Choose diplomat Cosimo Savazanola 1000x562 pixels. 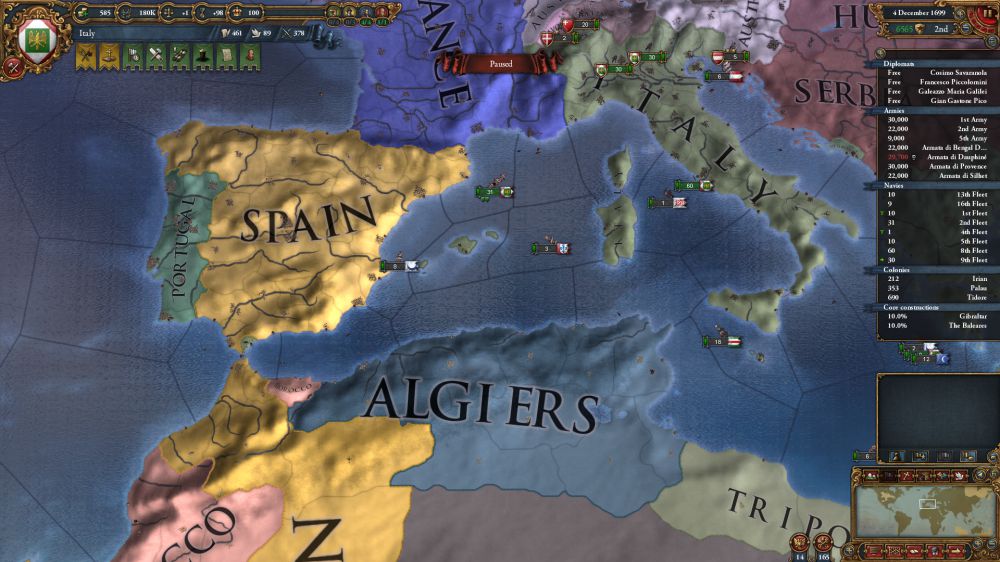tap(933, 73)
